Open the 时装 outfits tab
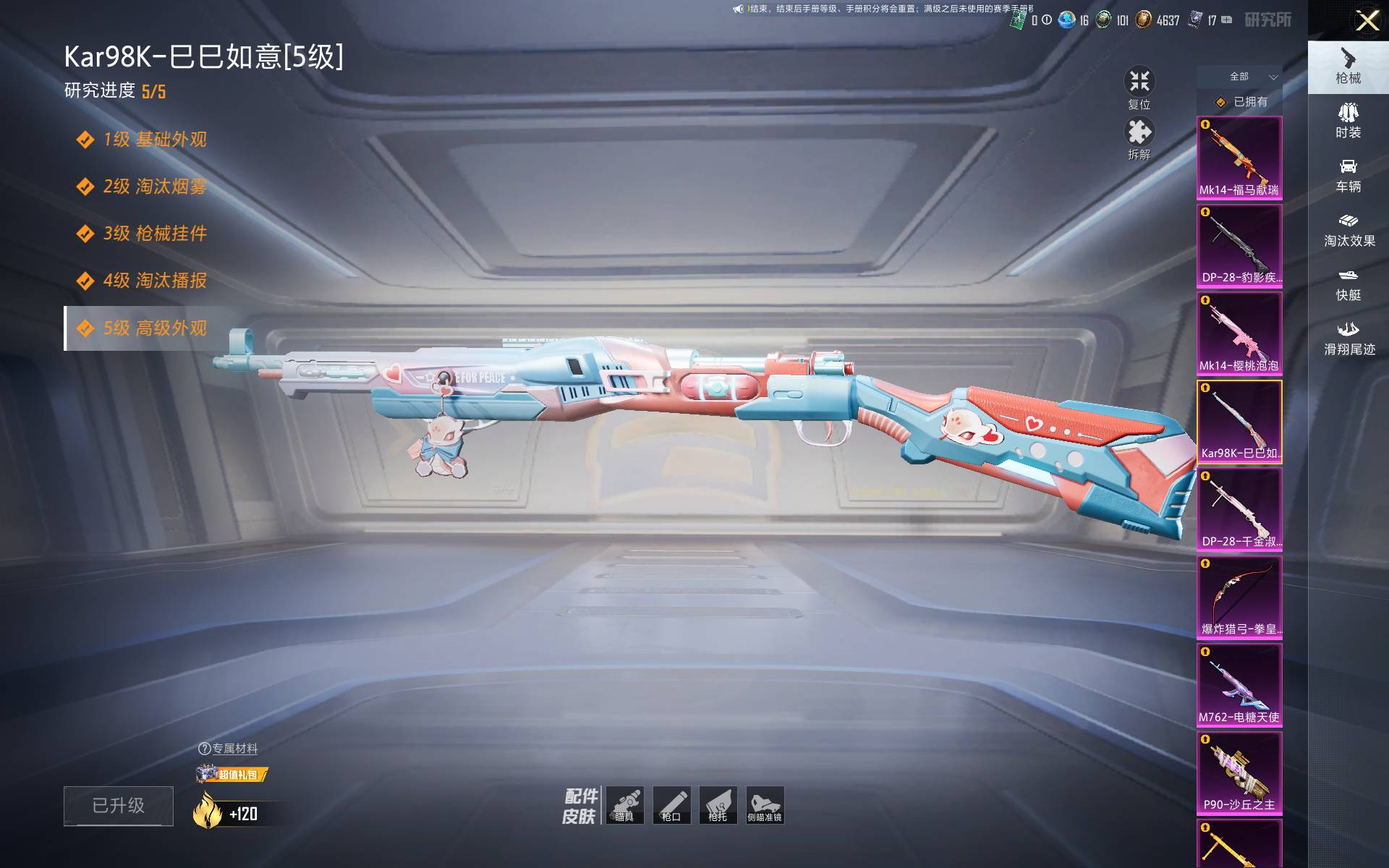 pyautogui.click(x=1348, y=121)
